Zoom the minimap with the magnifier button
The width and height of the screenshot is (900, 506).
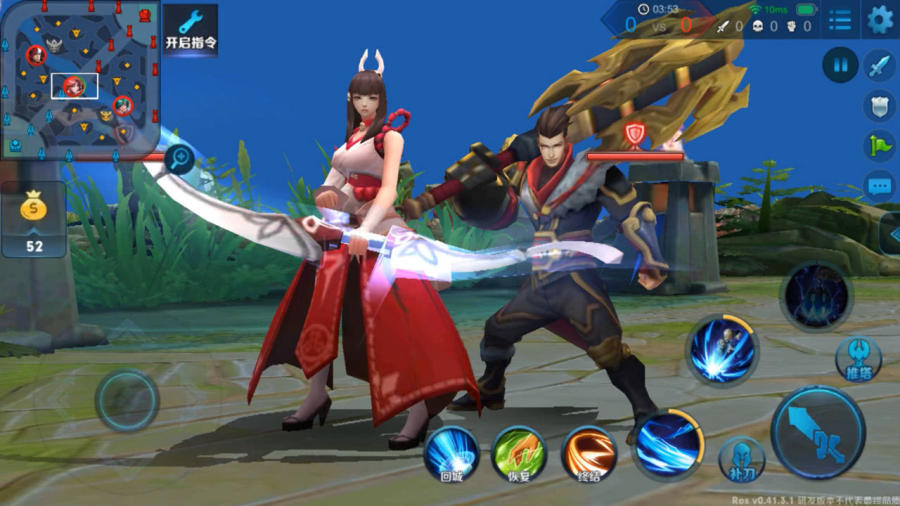point(180,156)
